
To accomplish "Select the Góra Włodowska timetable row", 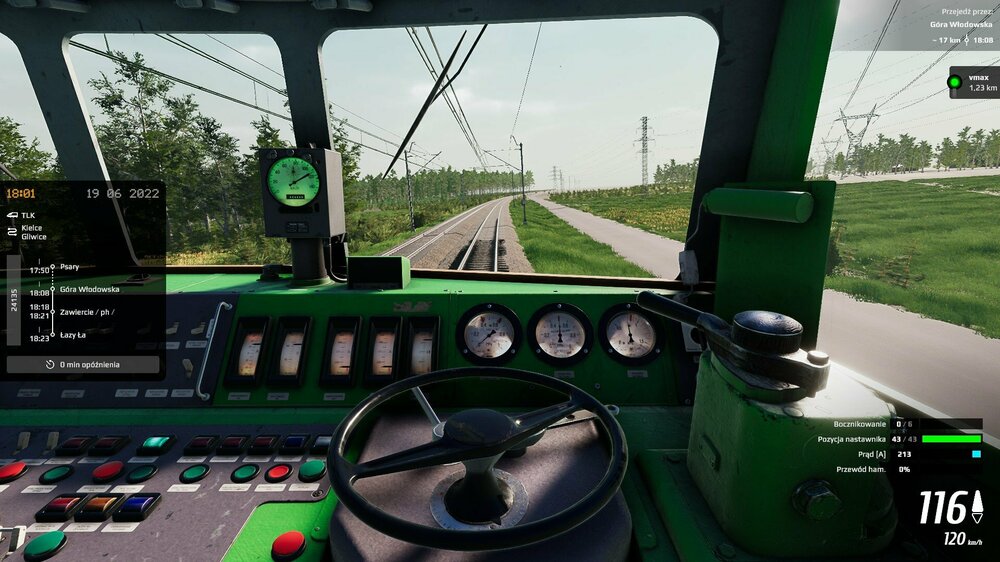I will [88, 289].
